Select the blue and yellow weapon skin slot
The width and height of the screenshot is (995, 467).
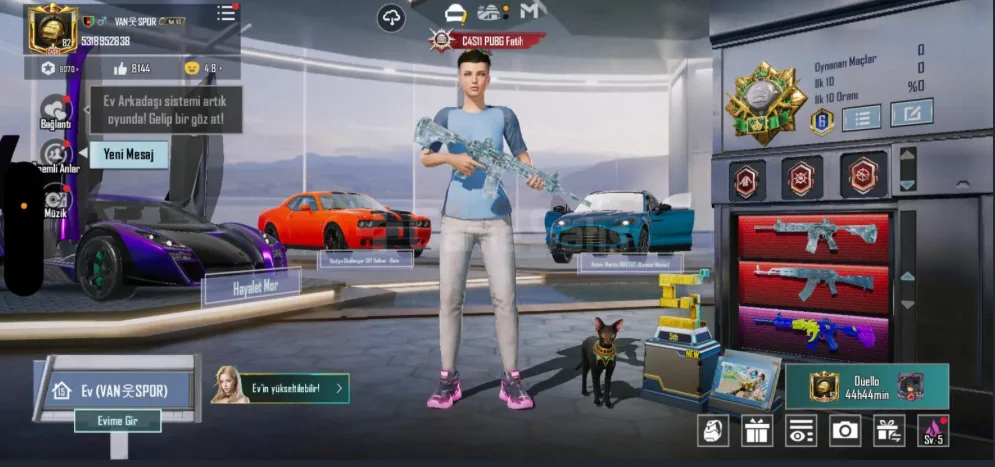click(x=813, y=331)
